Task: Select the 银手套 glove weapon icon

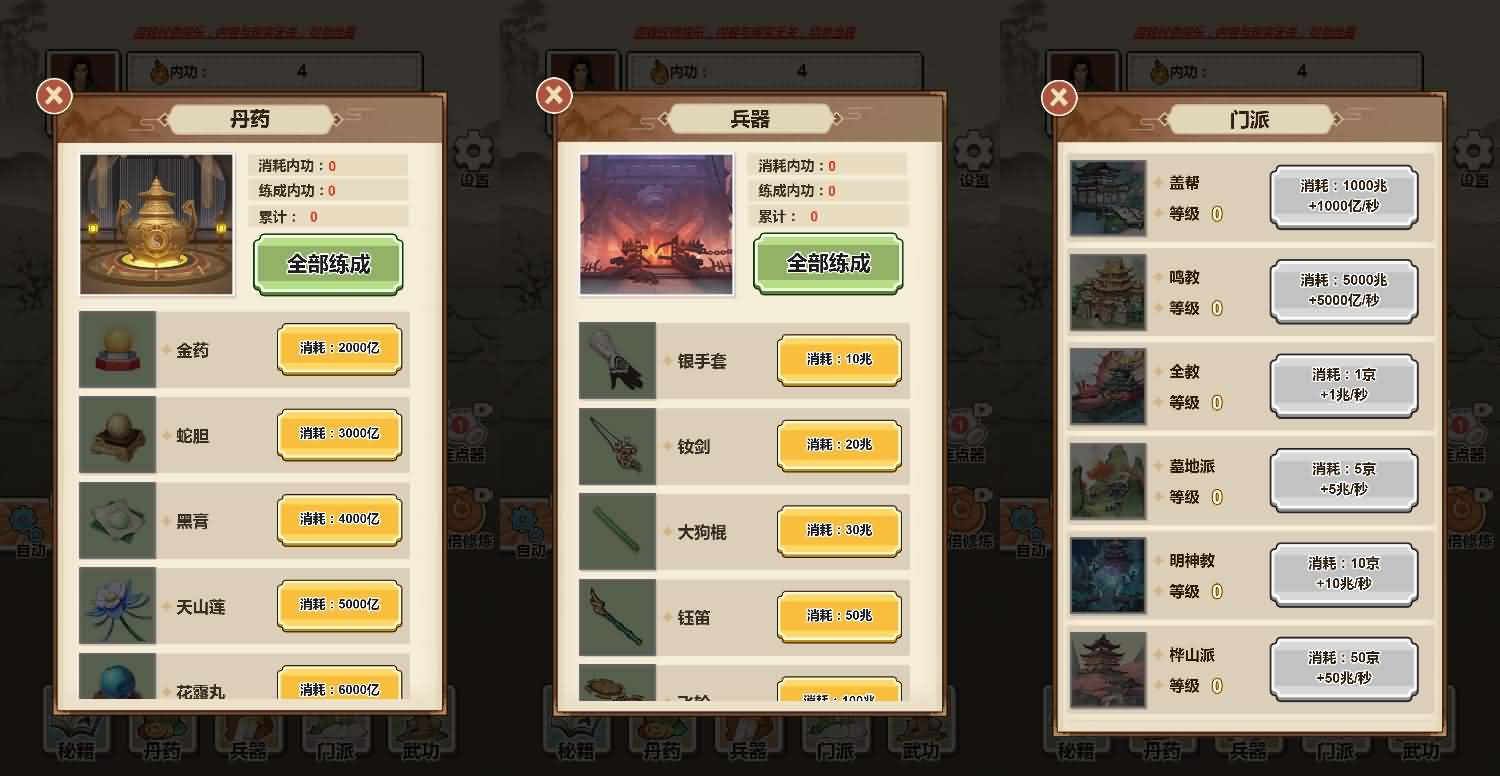Action: (616, 361)
